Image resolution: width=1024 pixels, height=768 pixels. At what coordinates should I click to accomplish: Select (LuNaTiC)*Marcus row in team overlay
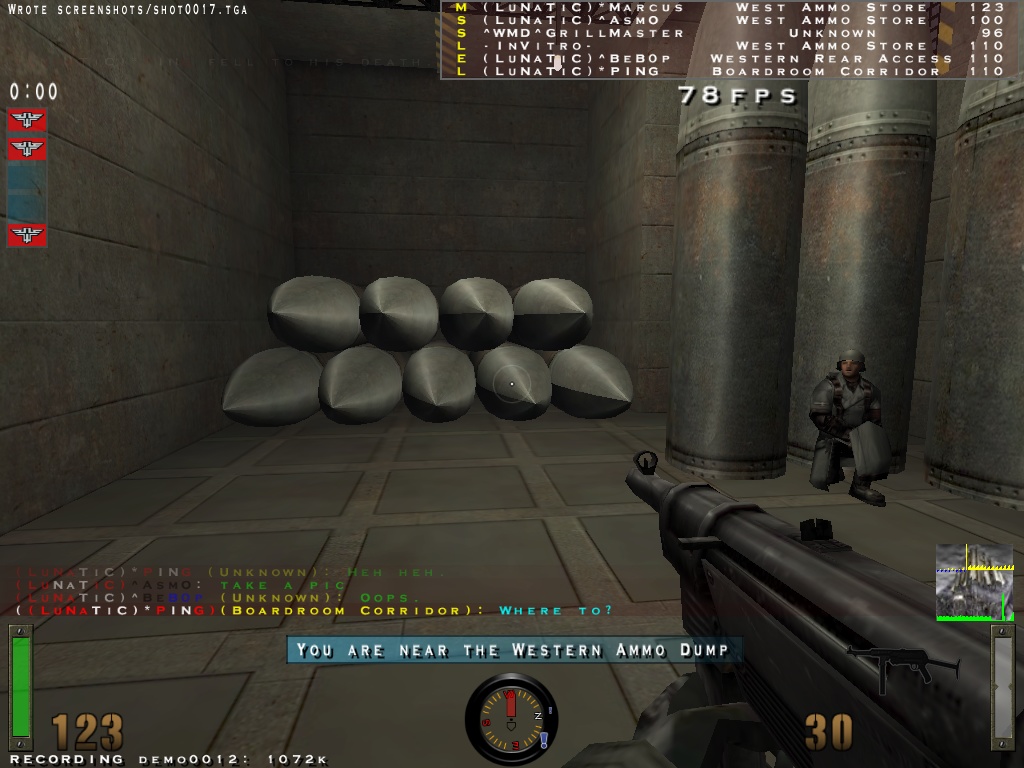(728, 7)
